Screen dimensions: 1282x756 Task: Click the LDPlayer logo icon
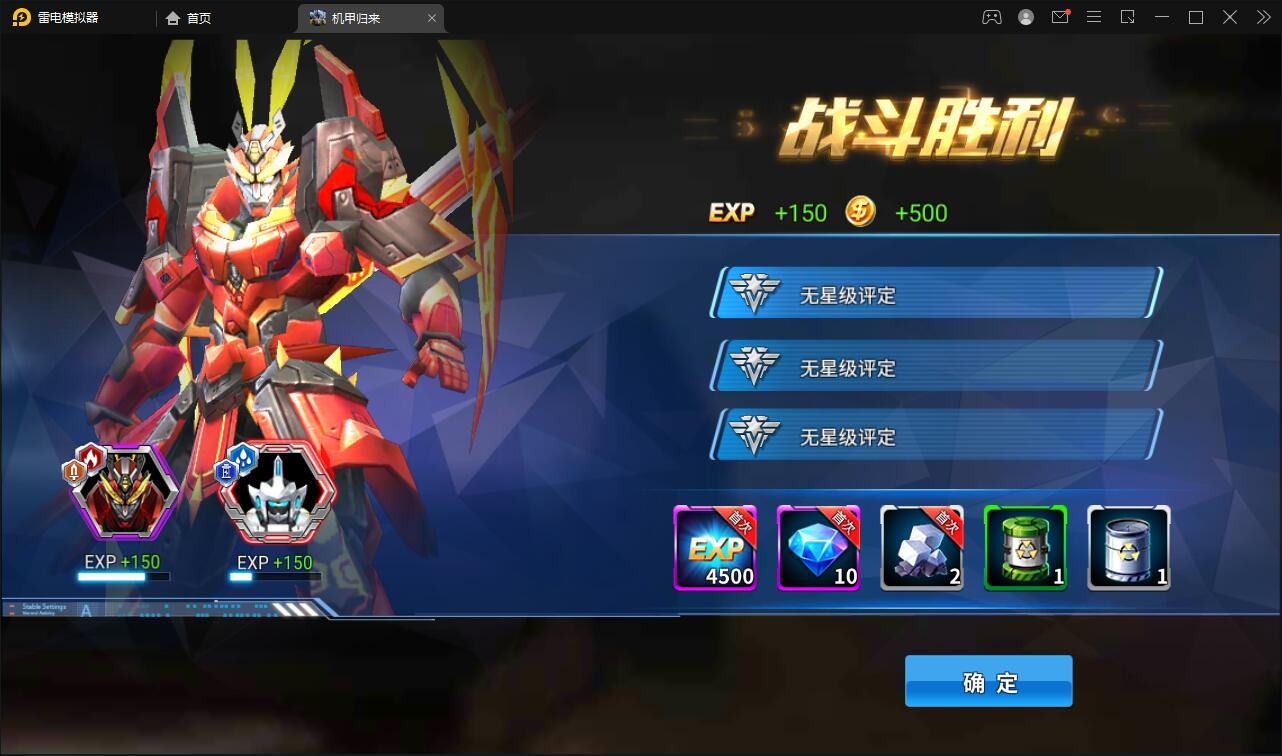click(22, 17)
